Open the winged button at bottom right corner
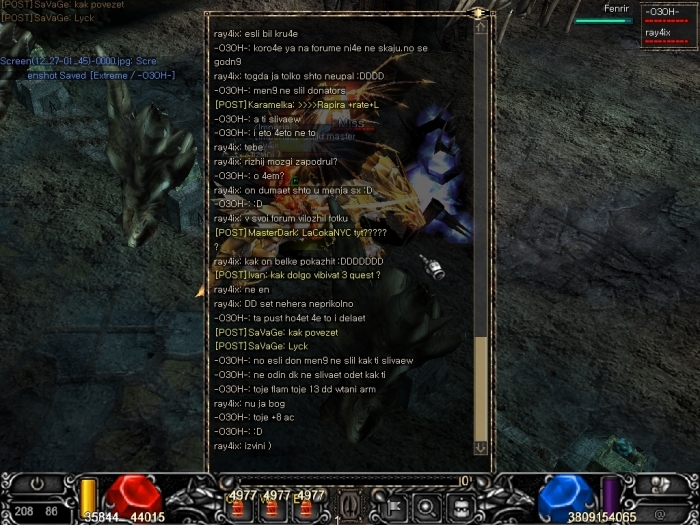The width and height of the screenshot is (700, 525). click(x=660, y=484)
